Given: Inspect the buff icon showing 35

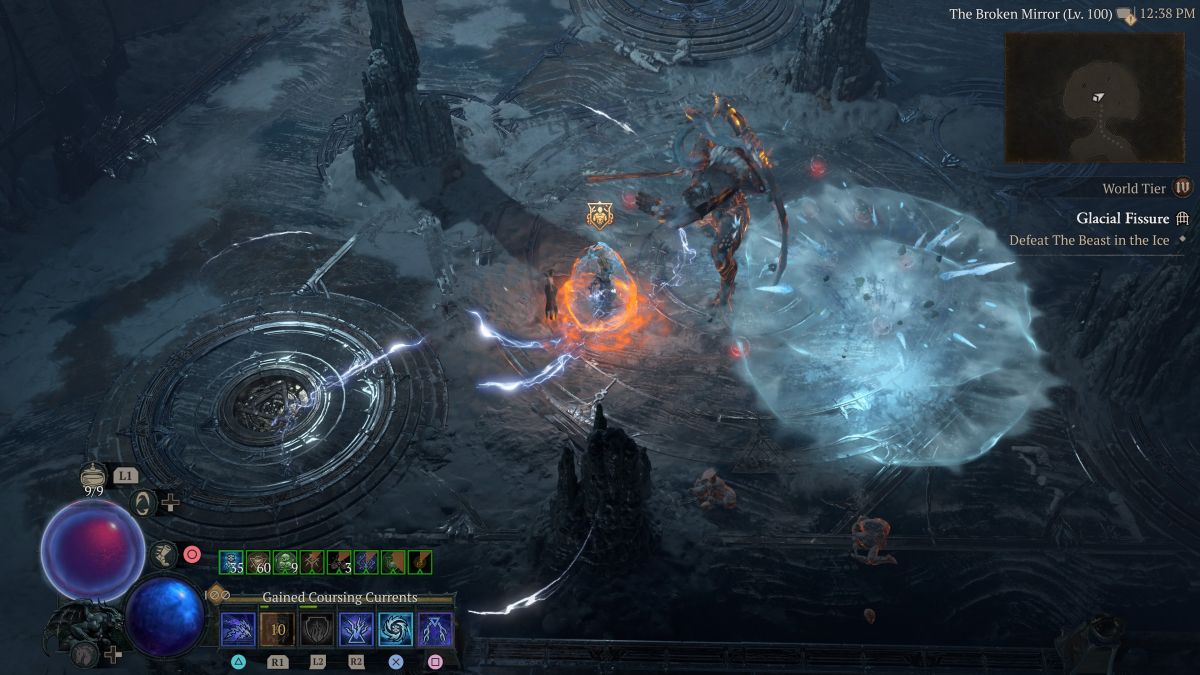Looking at the screenshot, I should coord(232,562).
